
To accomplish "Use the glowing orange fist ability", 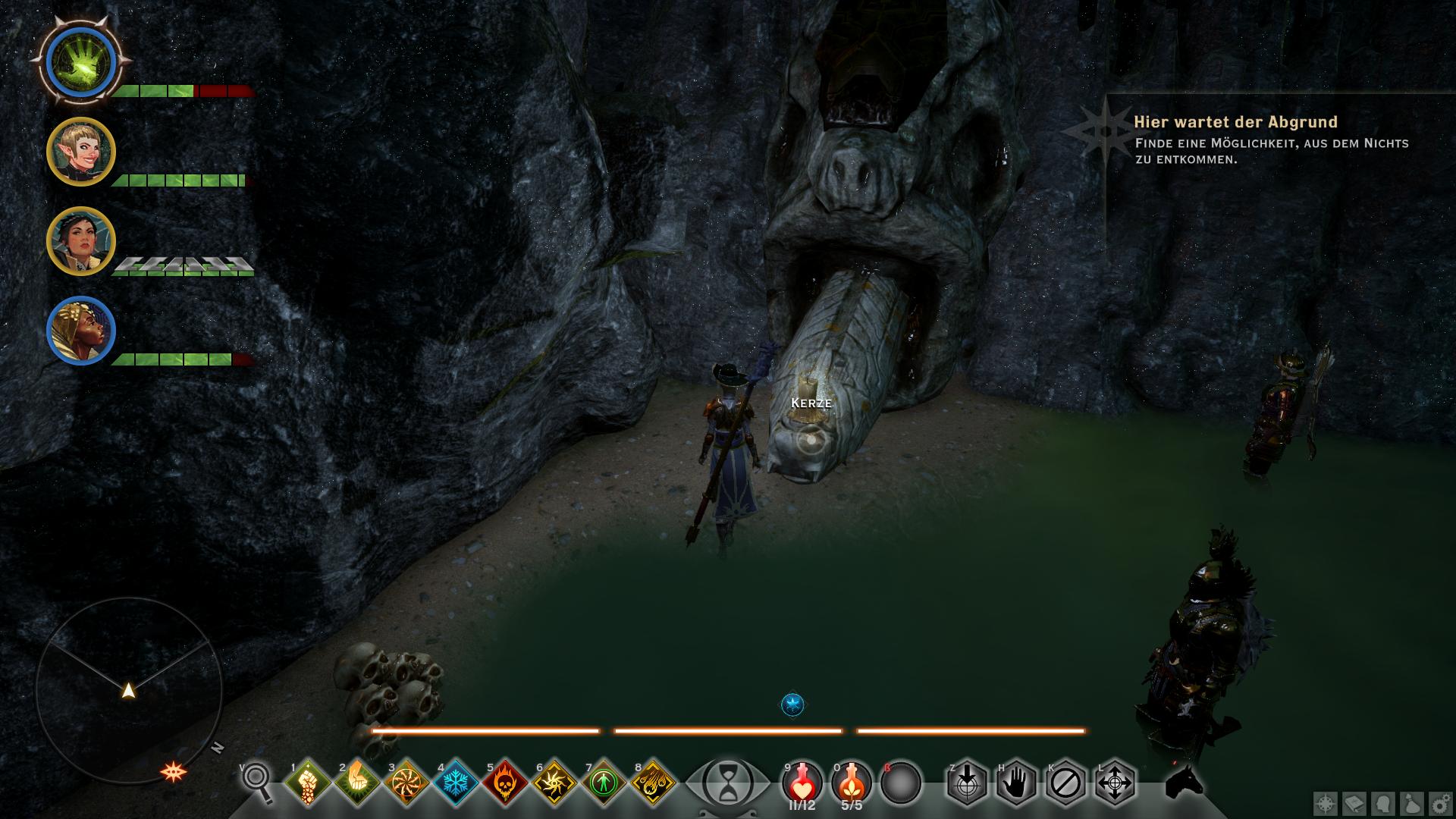I will 357,782.
